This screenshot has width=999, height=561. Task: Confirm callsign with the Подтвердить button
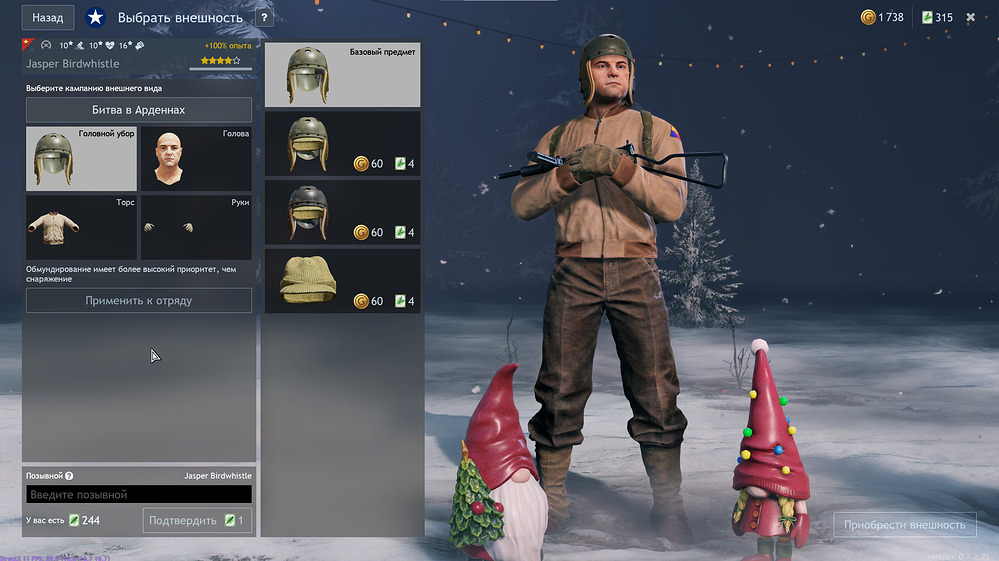(x=197, y=520)
